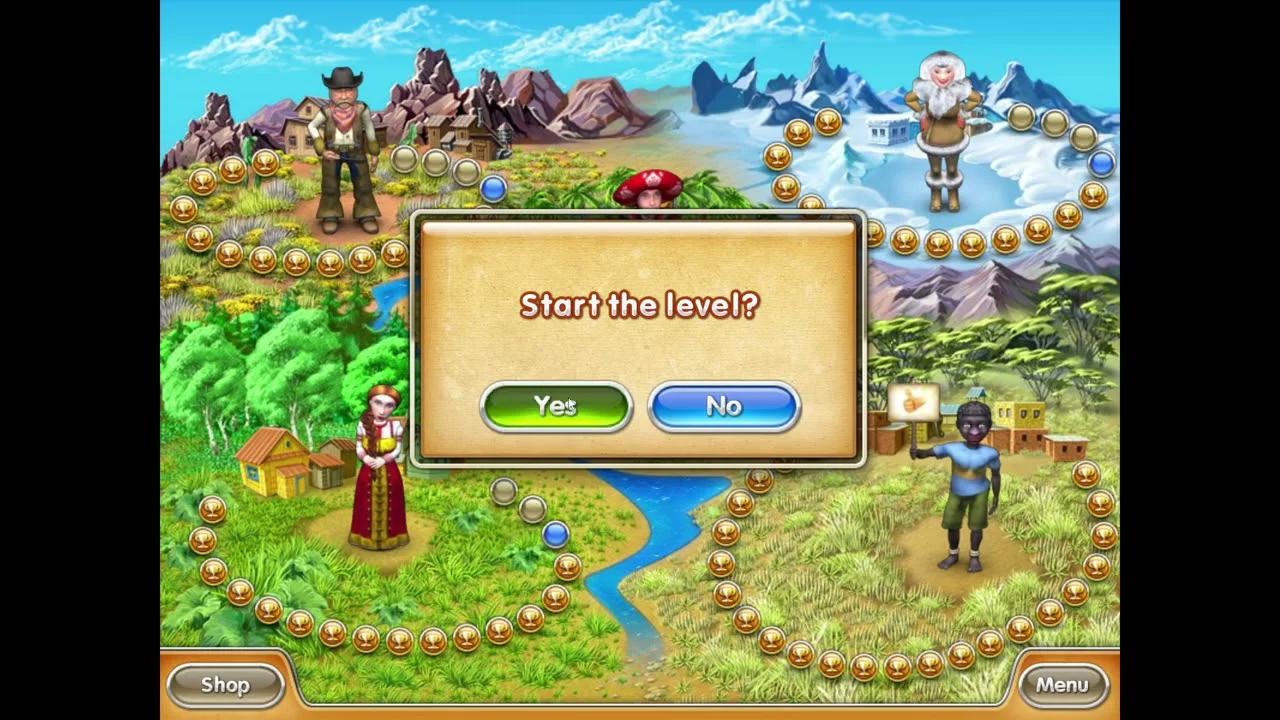This screenshot has height=720, width=1280.
Task: Open the Shop from the bottom bar
Action: click(224, 685)
